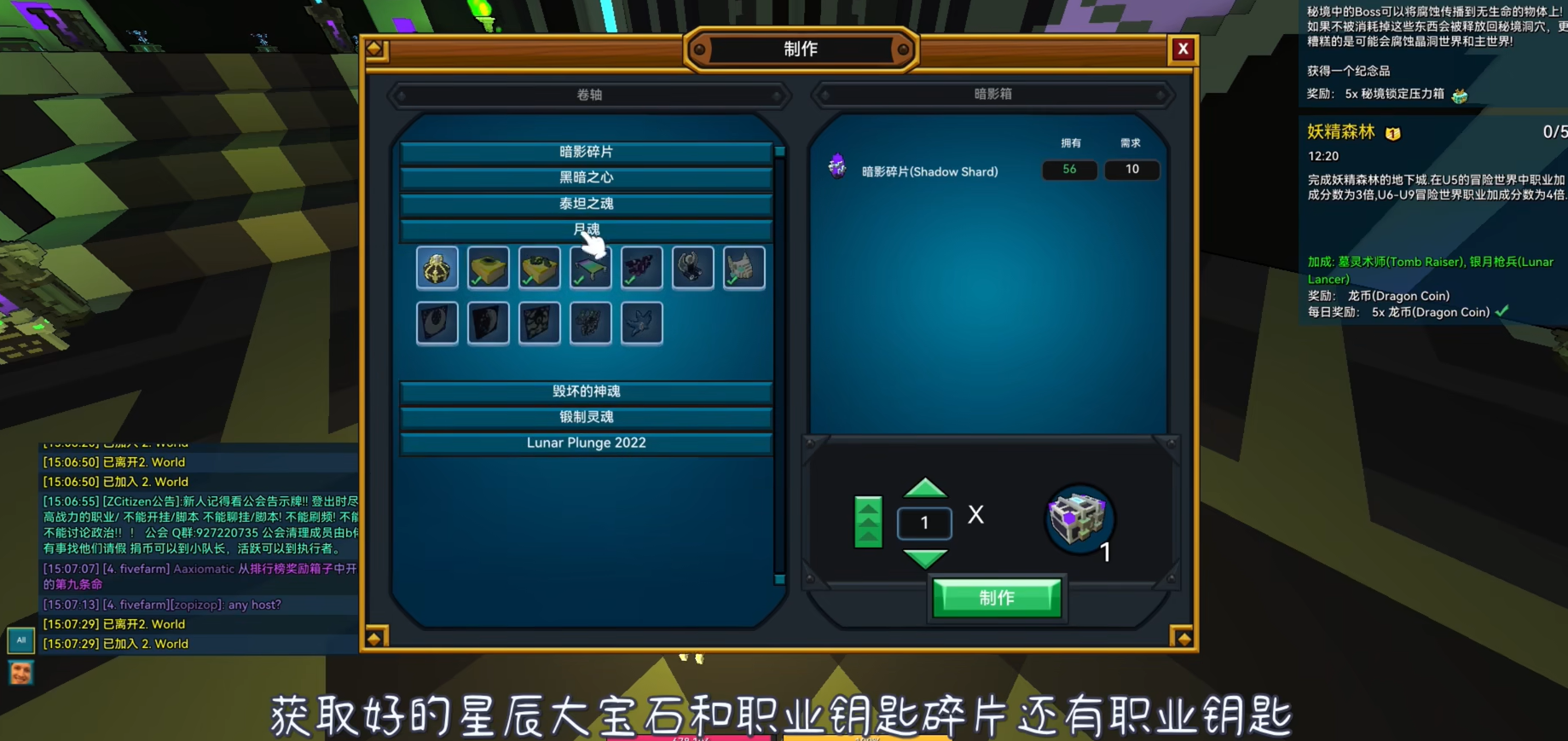1568x741 pixels.
Task: Select the first yellow crafting bench recipe
Action: 488,267
